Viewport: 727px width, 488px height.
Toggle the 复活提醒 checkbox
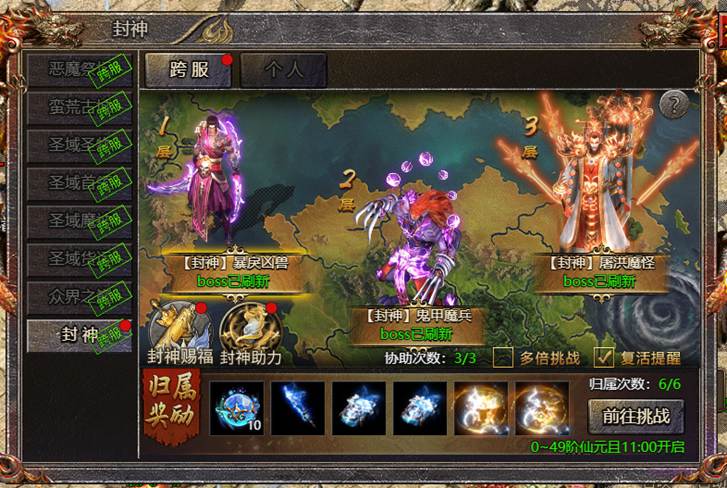click(603, 357)
